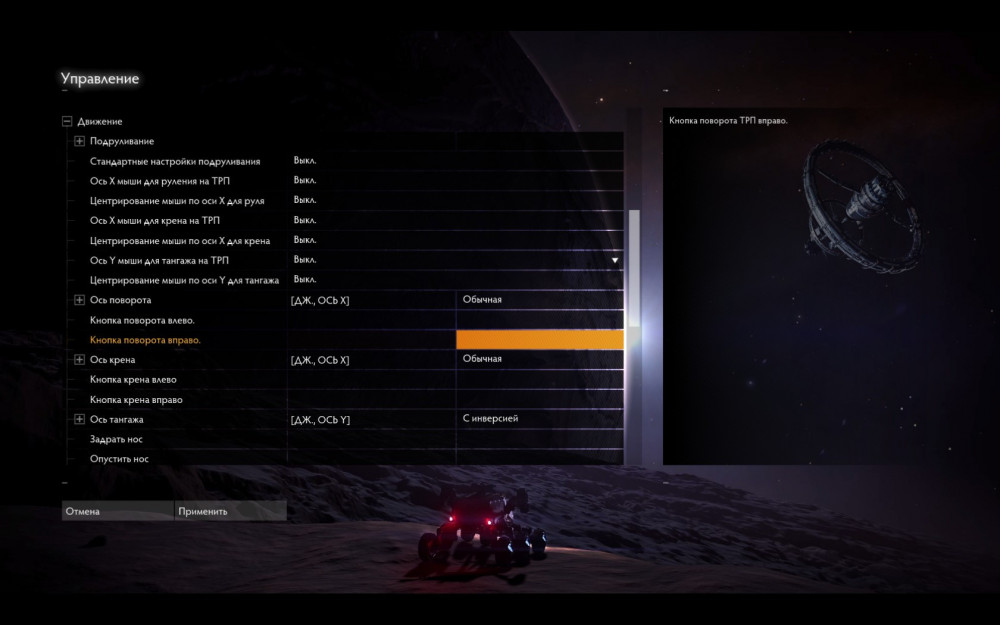Screen dimensions: 1000x625
Task: Click the controls list scrollbar thumb
Action: coord(633,268)
